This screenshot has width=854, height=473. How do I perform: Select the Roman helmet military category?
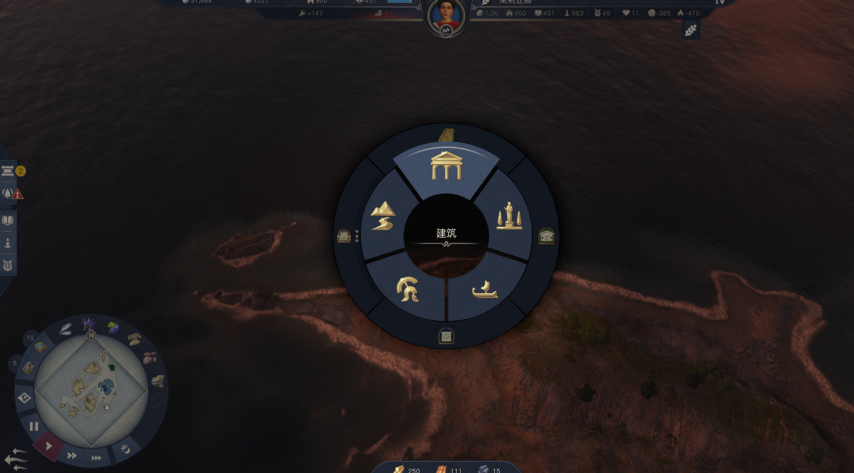408,290
